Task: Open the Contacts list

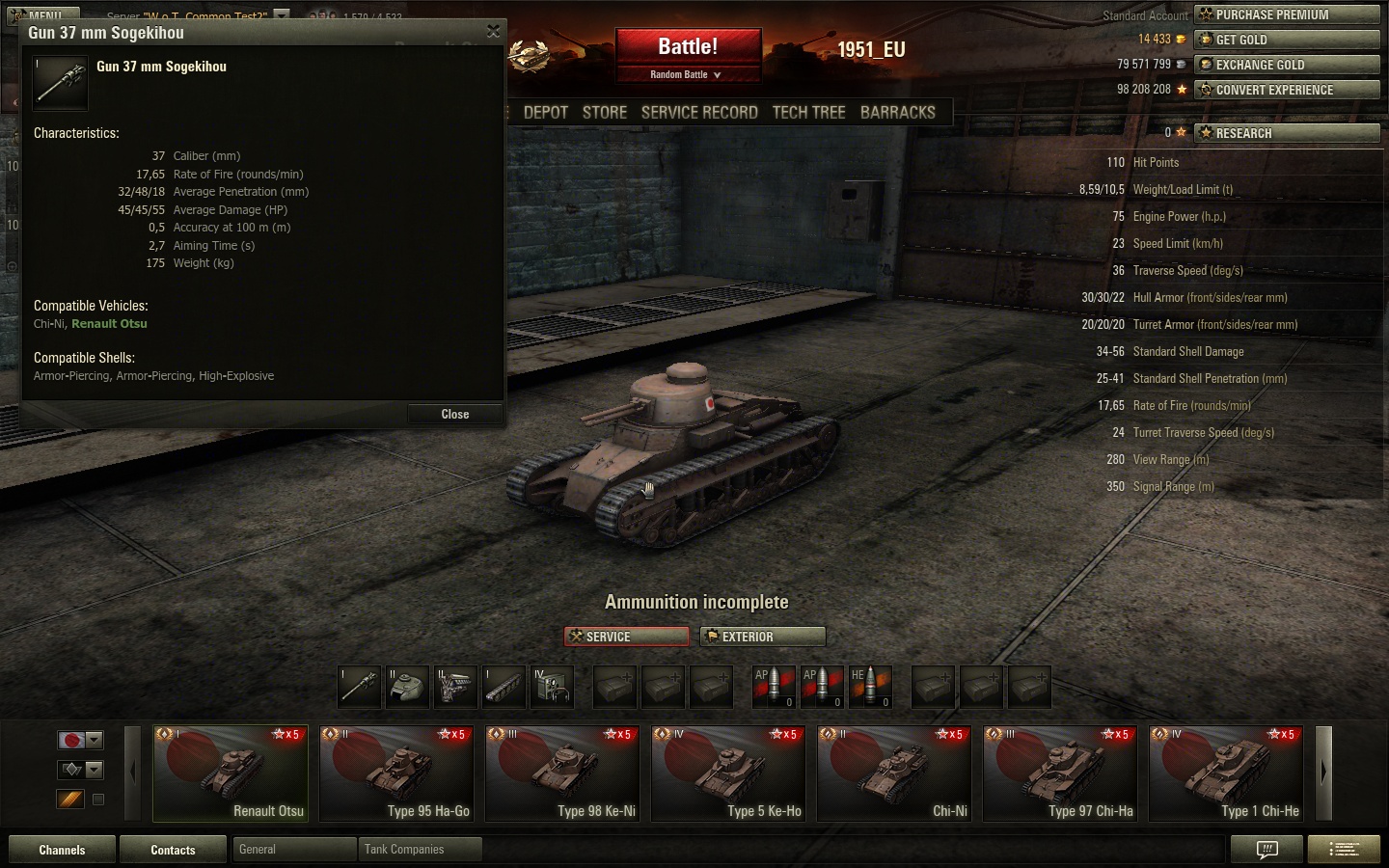Action: pos(173,850)
